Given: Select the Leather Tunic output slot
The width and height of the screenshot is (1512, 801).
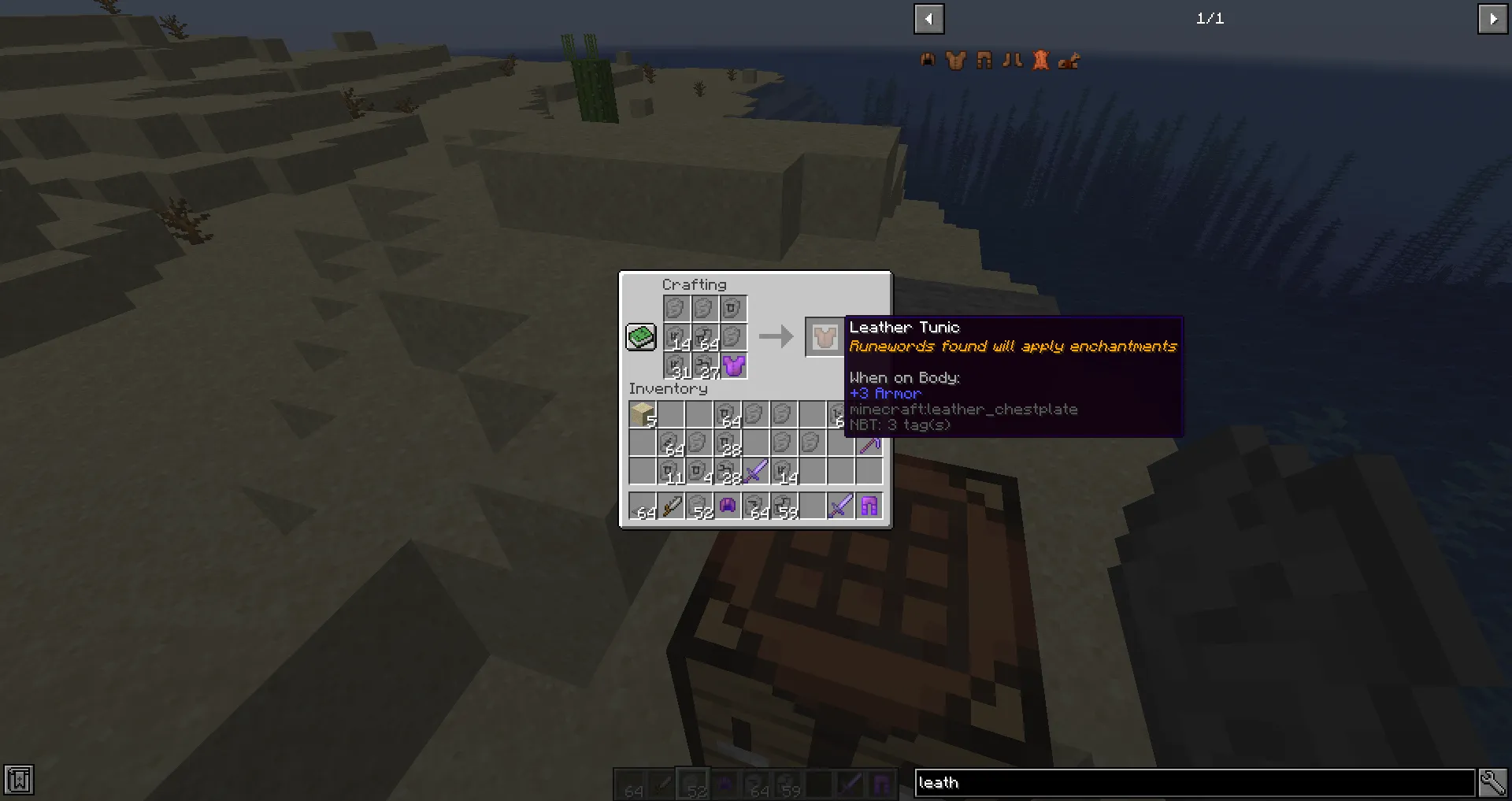Looking at the screenshot, I should point(825,336).
